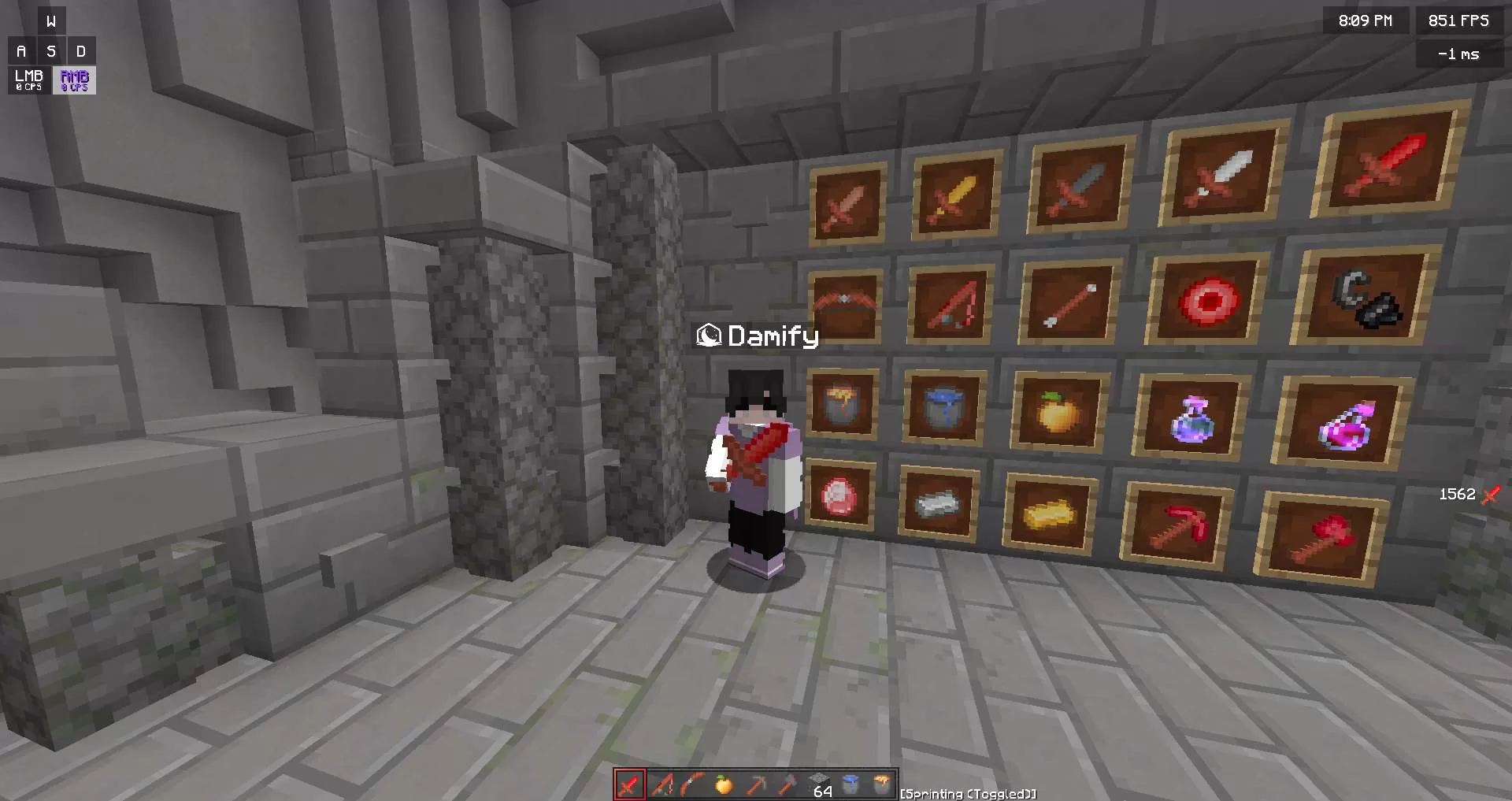Select the golden apple hotbar slot

point(723,784)
